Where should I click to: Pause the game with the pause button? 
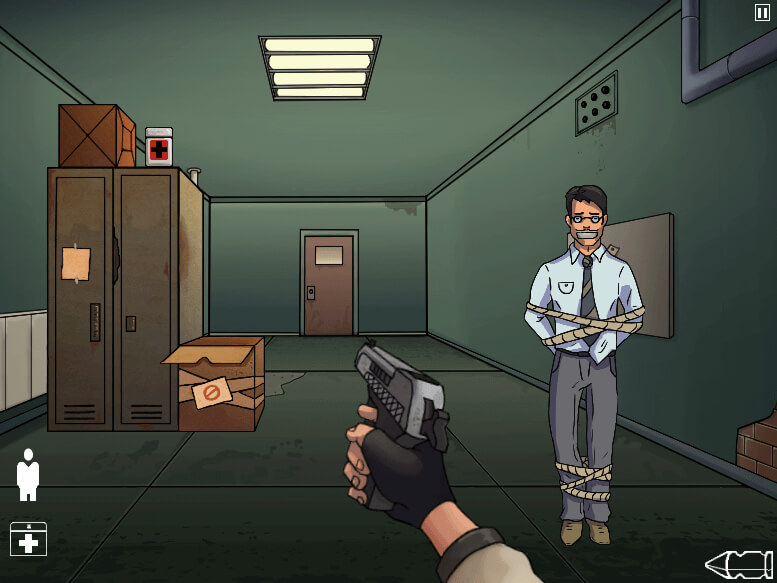[762, 12]
